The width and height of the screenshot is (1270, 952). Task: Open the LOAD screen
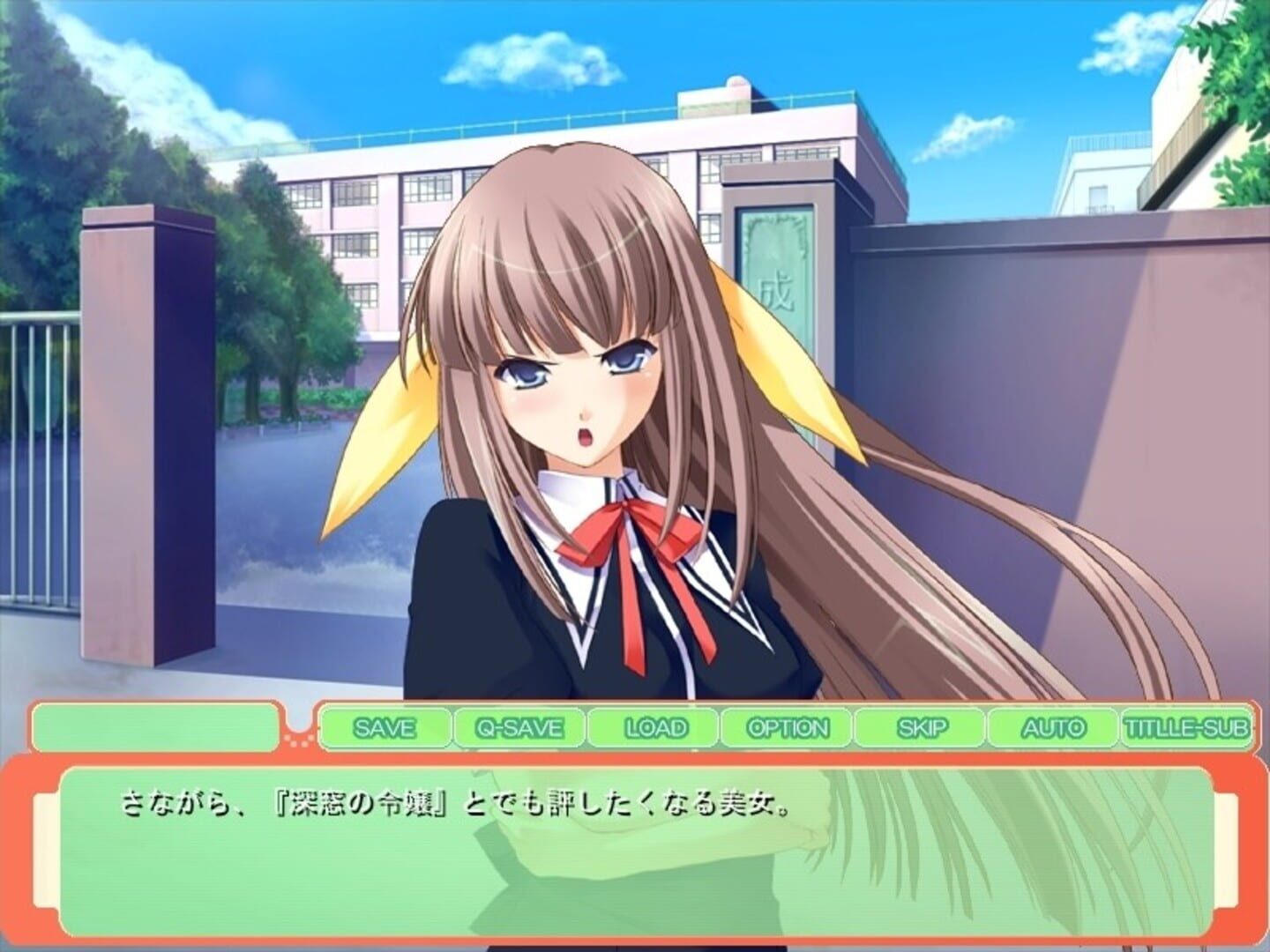tap(654, 728)
